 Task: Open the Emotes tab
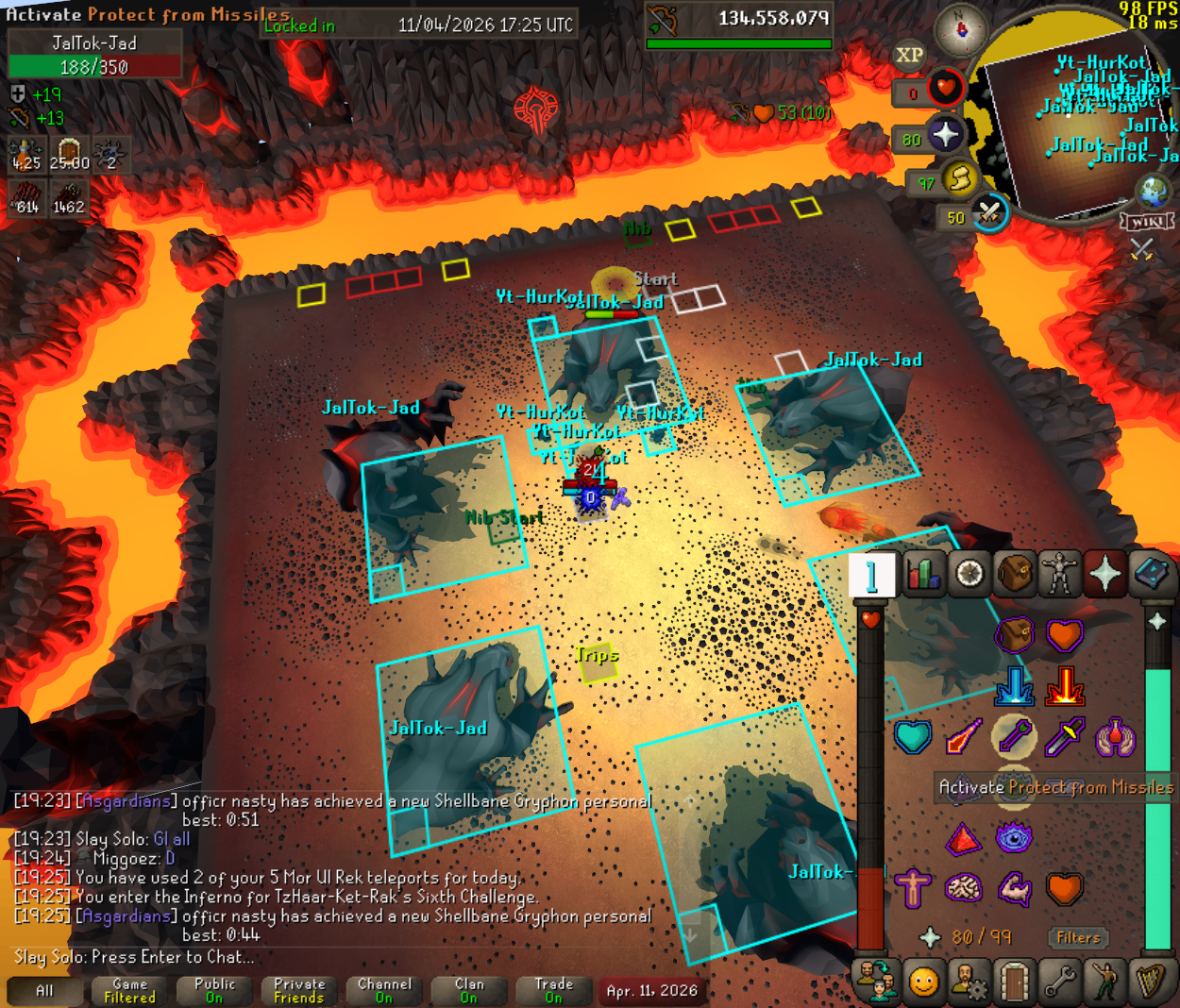(1105, 983)
